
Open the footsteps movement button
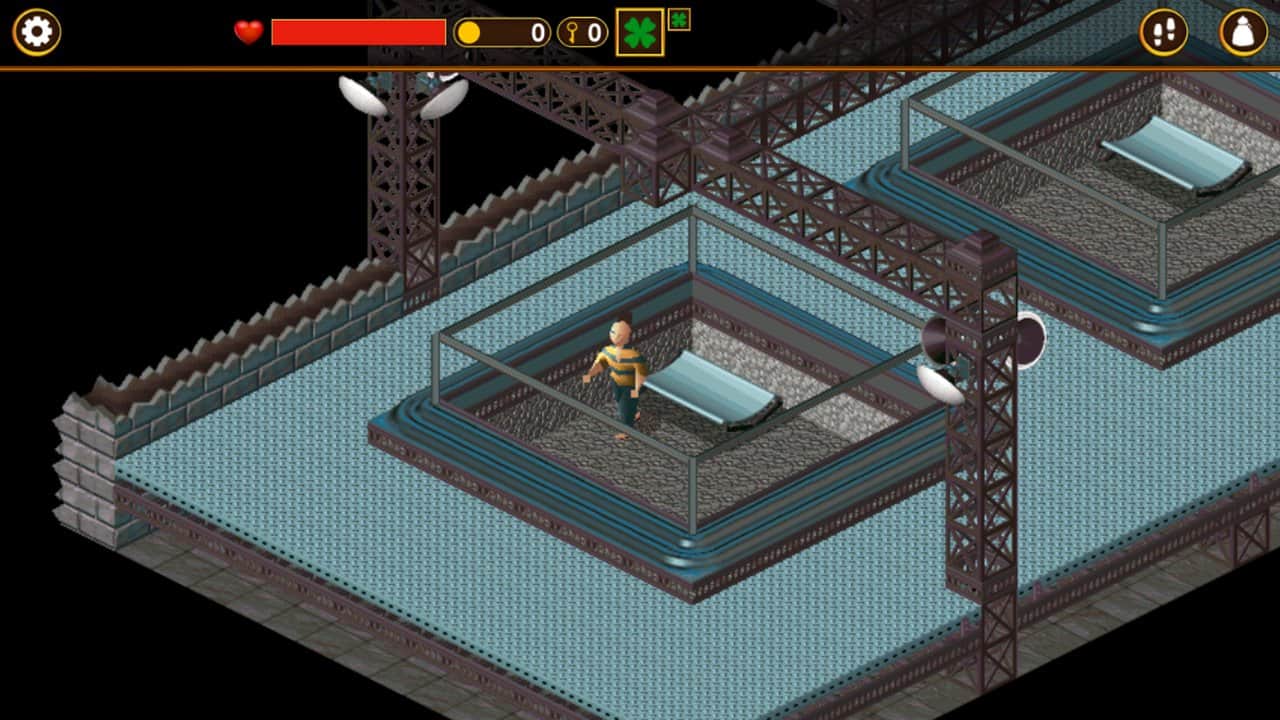[1164, 33]
